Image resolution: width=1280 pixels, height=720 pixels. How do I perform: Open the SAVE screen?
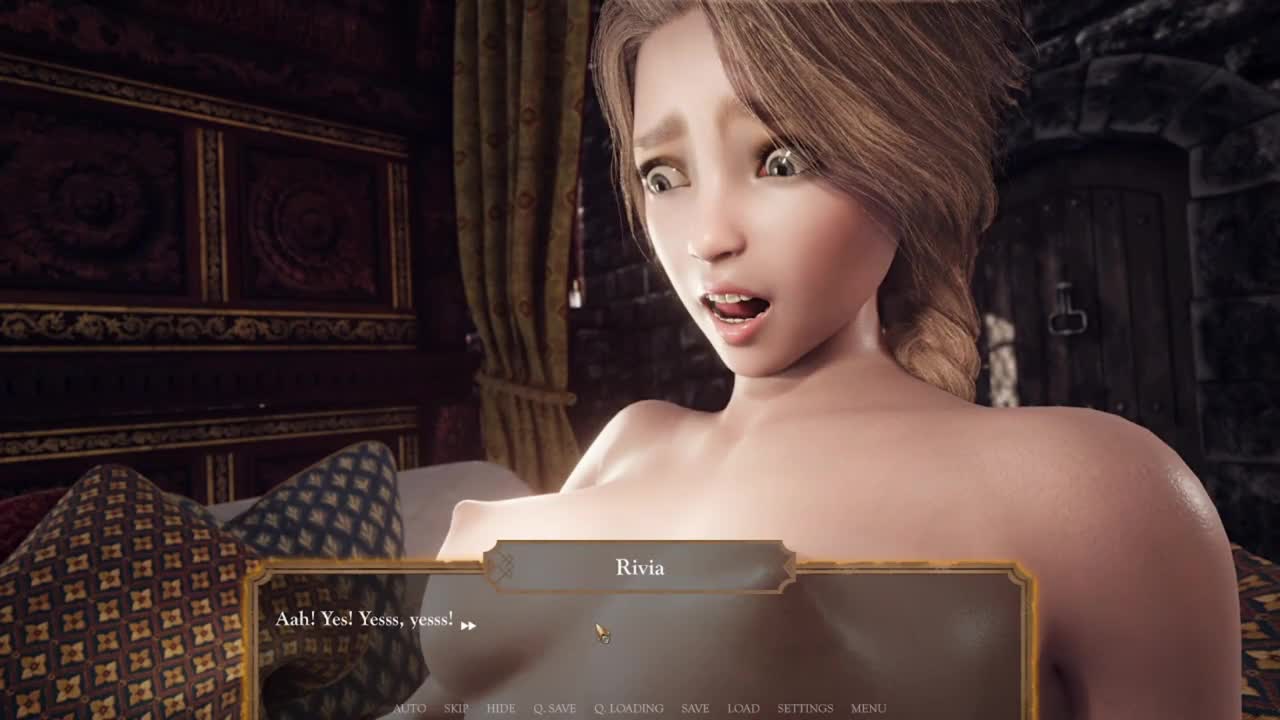(695, 708)
